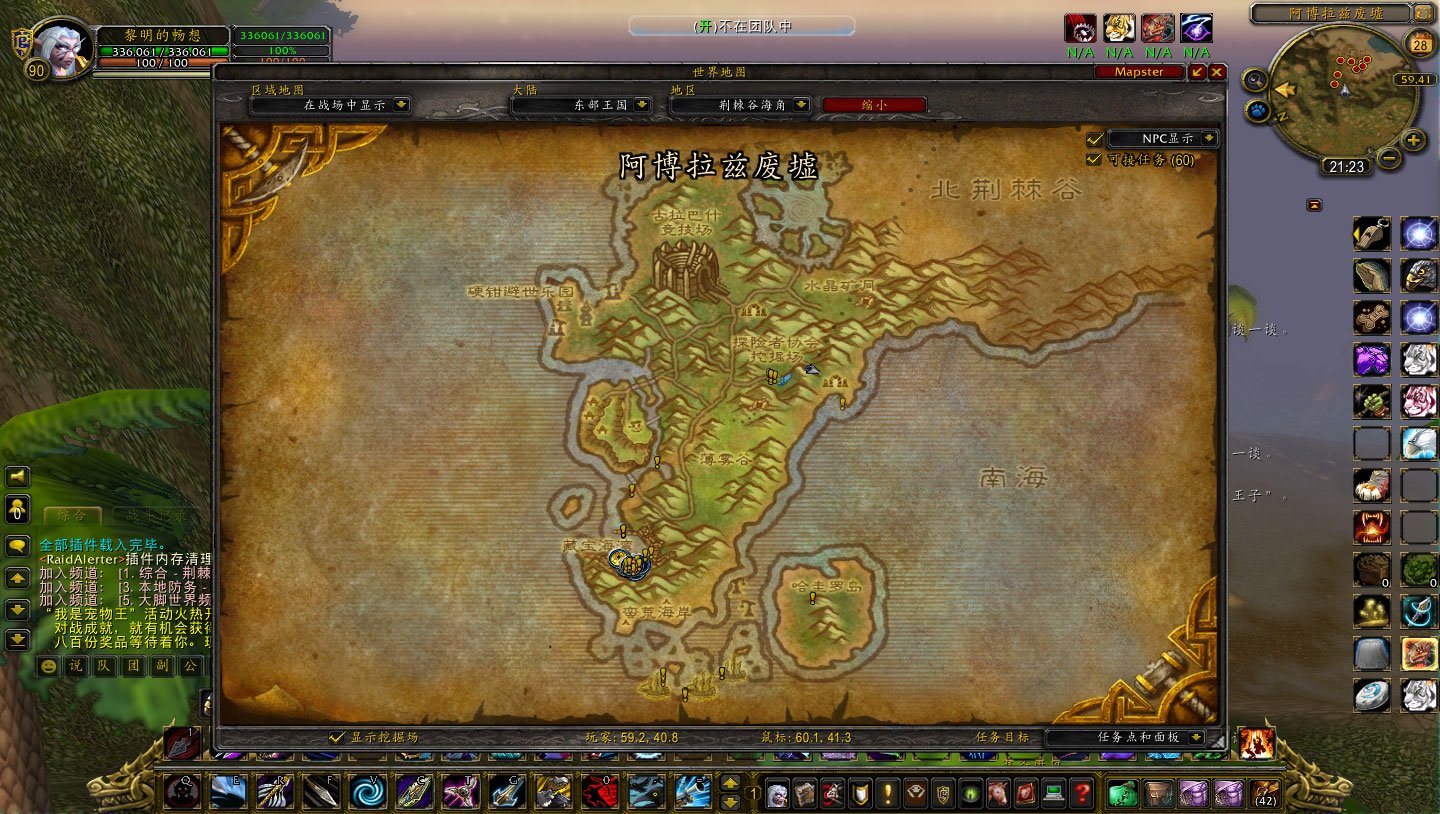Activate the blue swirl vortex ability
Screen dimensions: 1440x814
[x=367, y=792]
